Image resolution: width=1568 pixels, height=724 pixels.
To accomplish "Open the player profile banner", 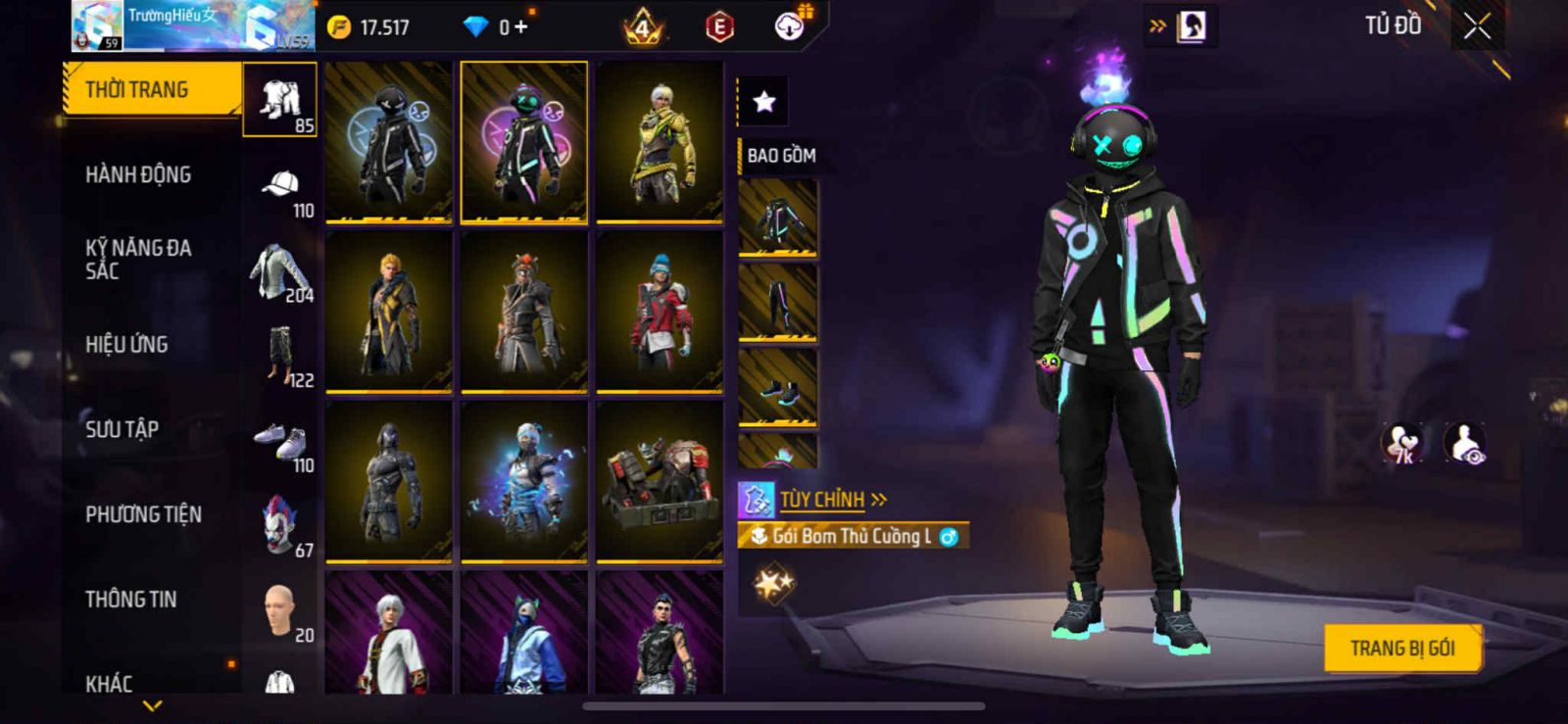I will point(192,26).
